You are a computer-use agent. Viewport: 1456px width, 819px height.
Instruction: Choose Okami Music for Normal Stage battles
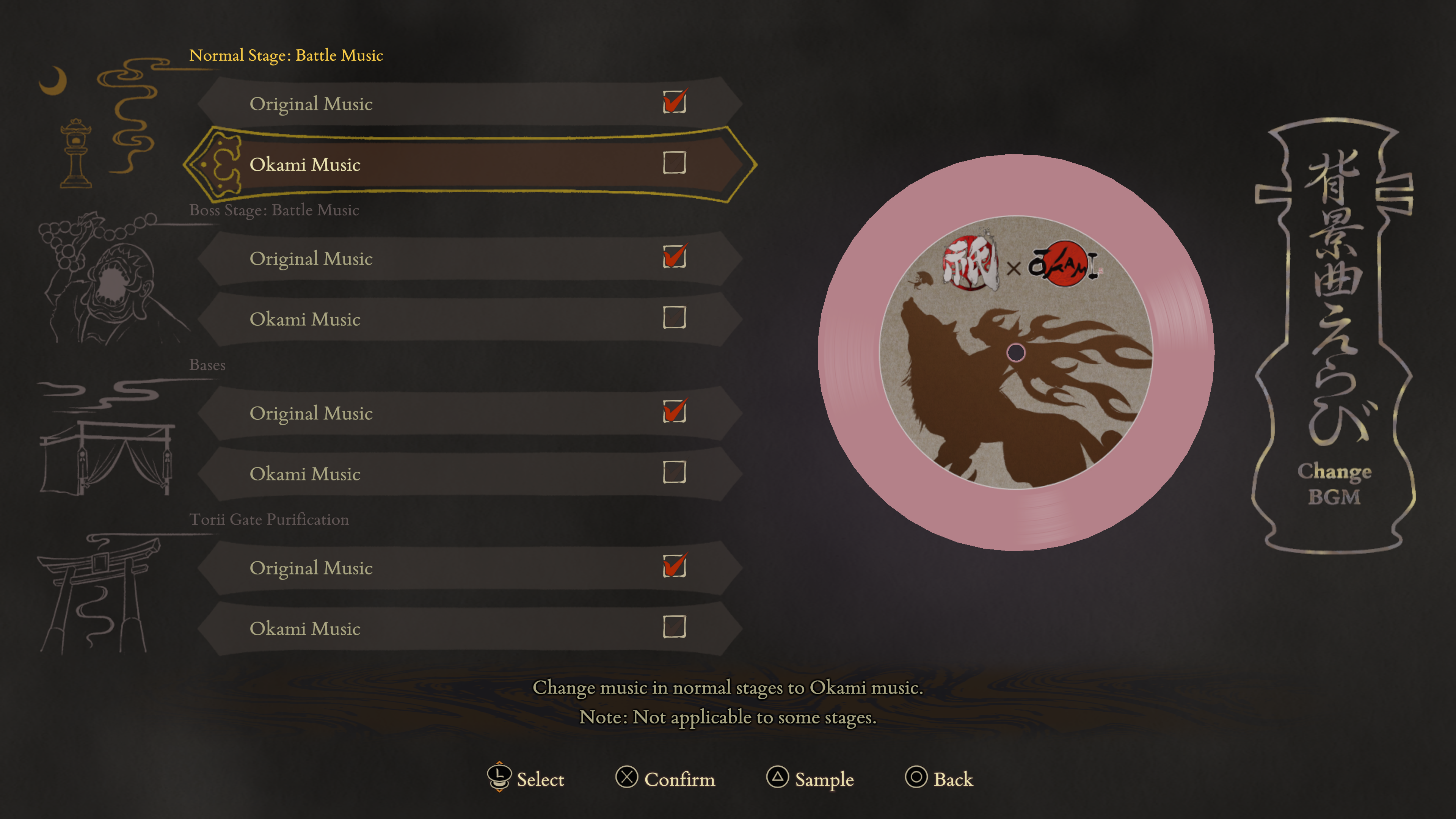pyautogui.click(x=305, y=165)
